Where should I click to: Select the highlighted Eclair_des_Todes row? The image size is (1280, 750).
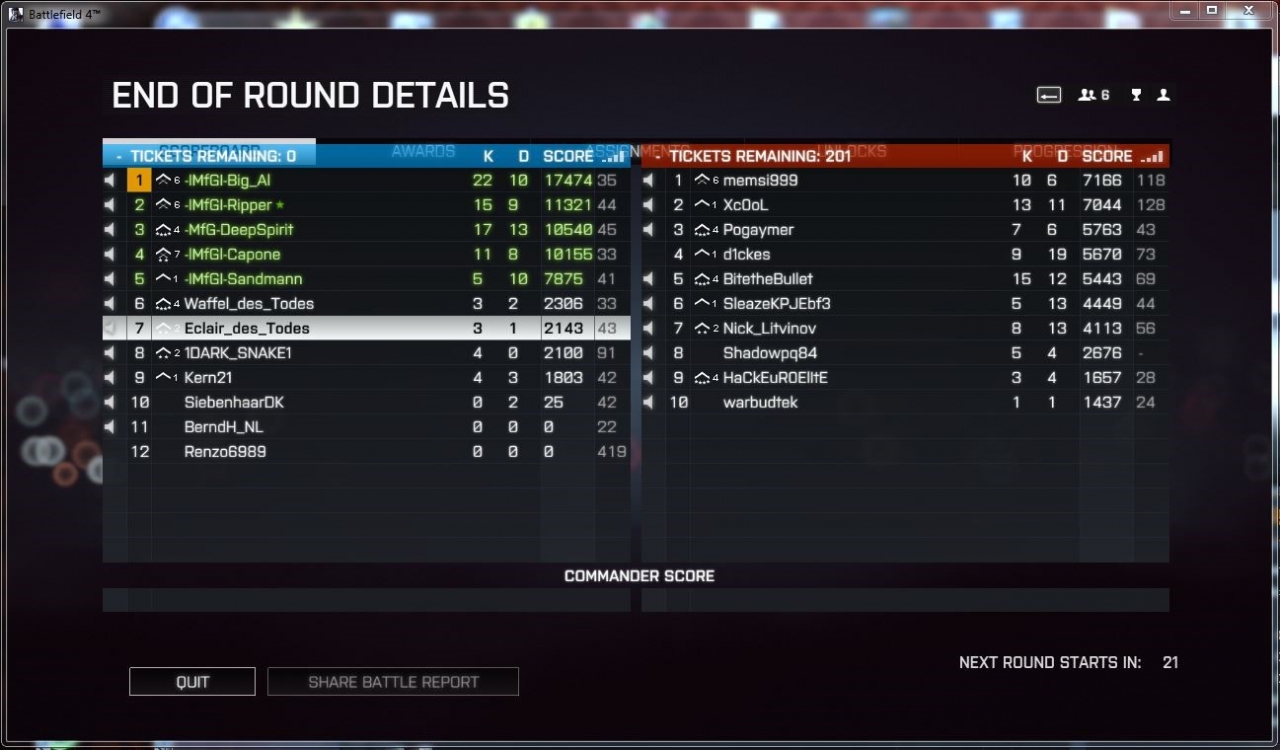click(247, 328)
